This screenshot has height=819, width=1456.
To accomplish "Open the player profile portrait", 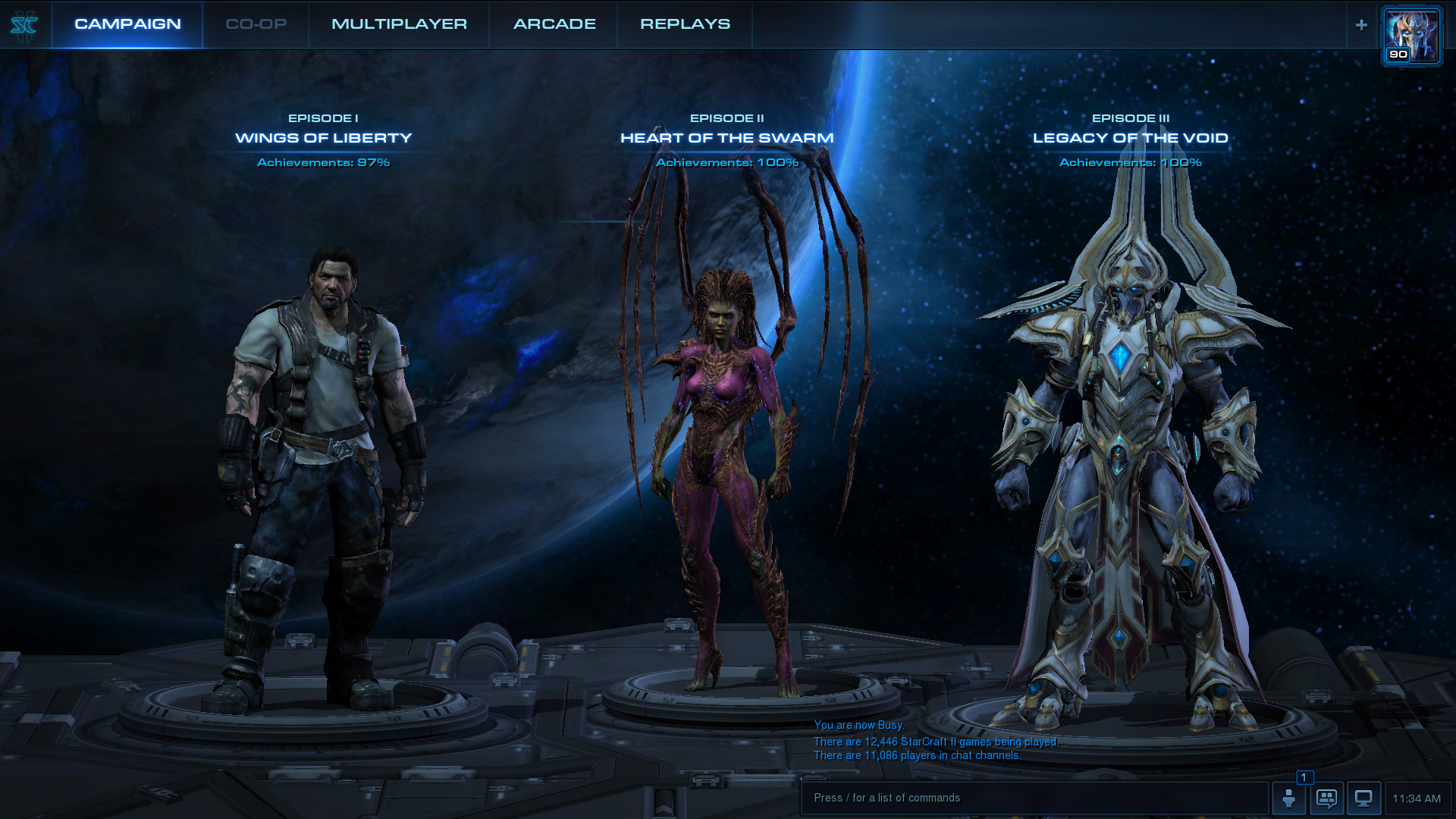I will point(1411,36).
